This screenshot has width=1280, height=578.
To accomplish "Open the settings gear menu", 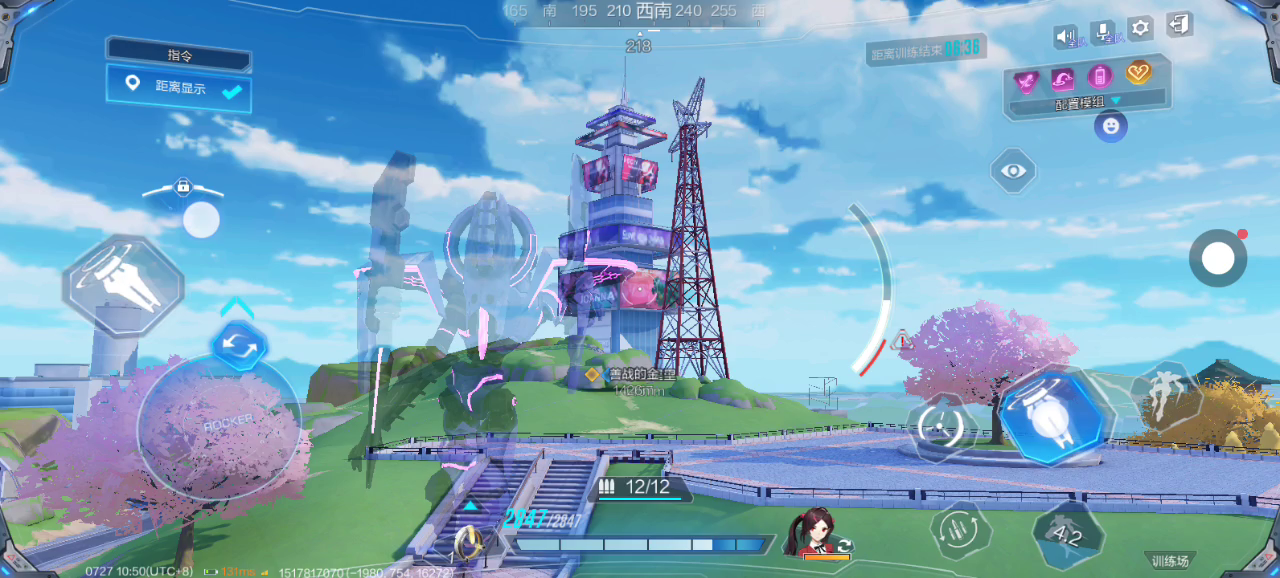I will click(x=1140, y=28).
